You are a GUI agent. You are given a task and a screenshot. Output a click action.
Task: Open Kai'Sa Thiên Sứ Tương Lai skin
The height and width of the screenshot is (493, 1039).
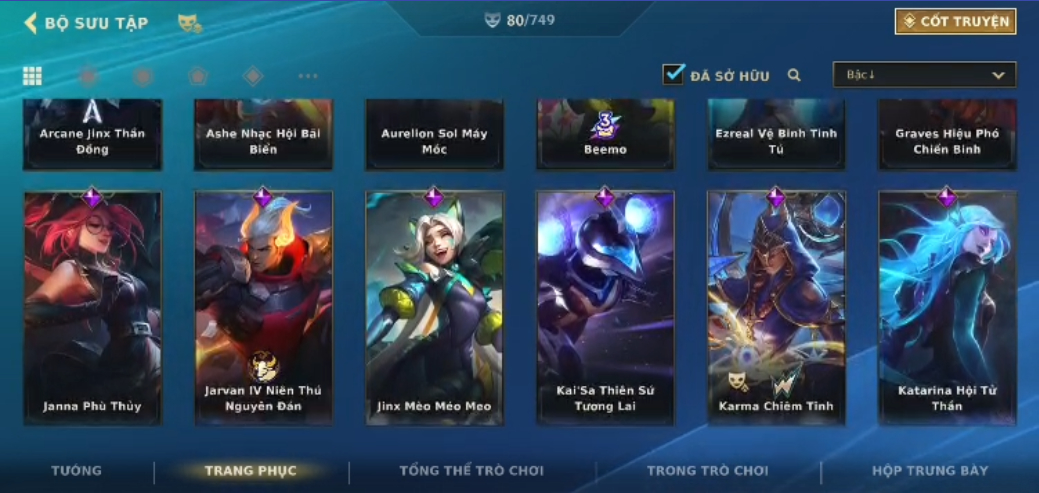click(x=605, y=308)
